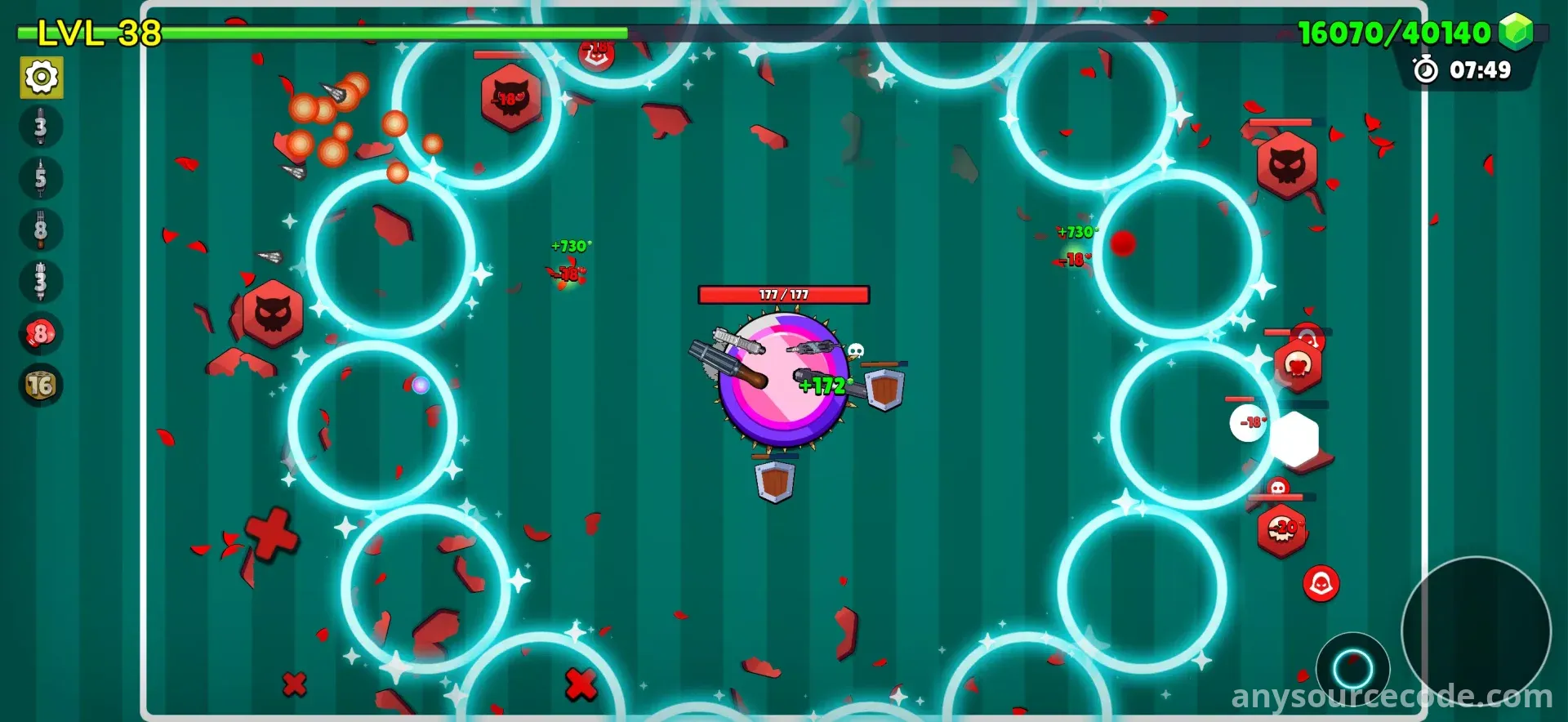Open the gear settings menu
Image resolution: width=1568 pixels, height=722 pixels.
coord(42,78)
